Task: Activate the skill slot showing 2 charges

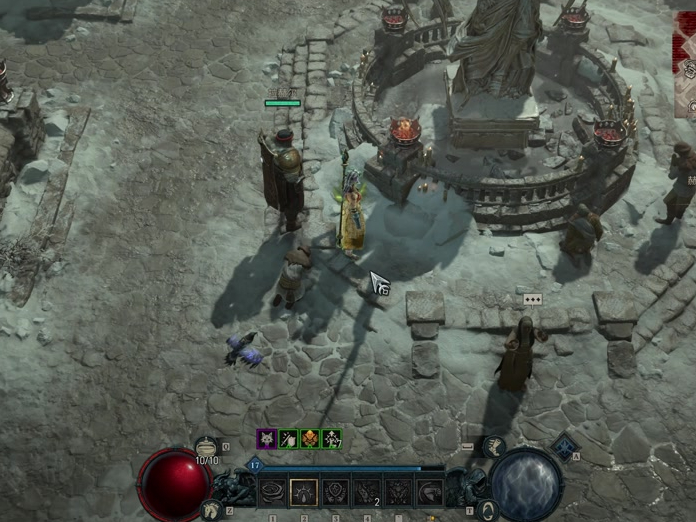Action: click(366, 492)
